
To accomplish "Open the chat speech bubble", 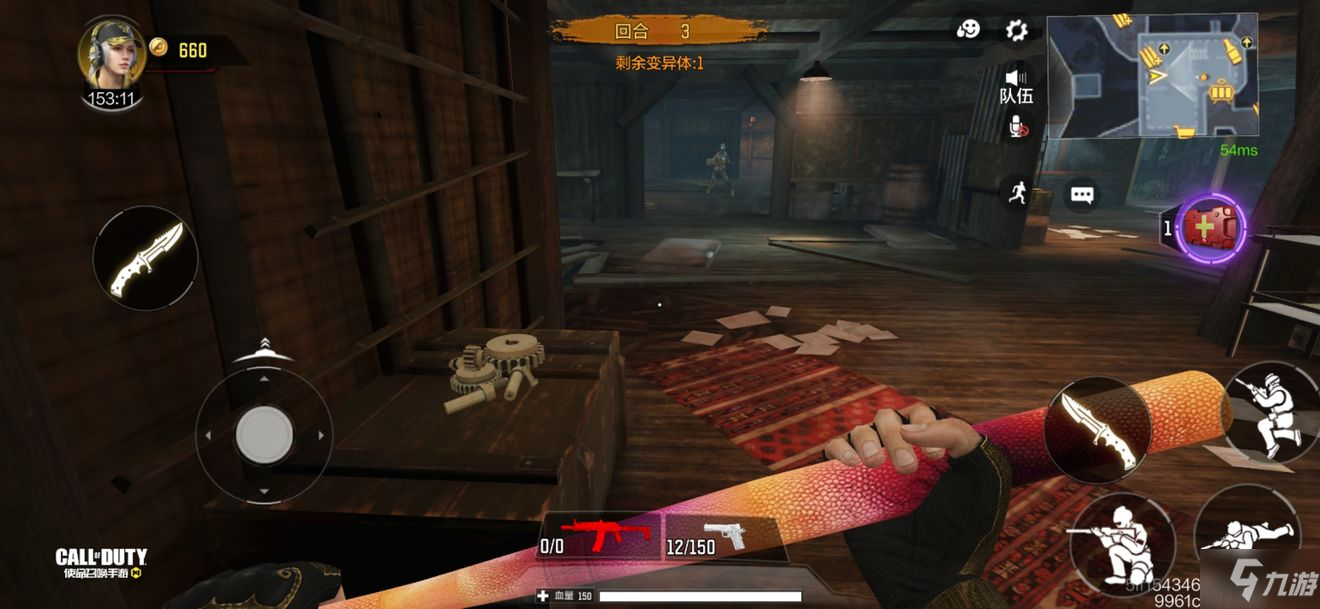I will coord(1082,195).
